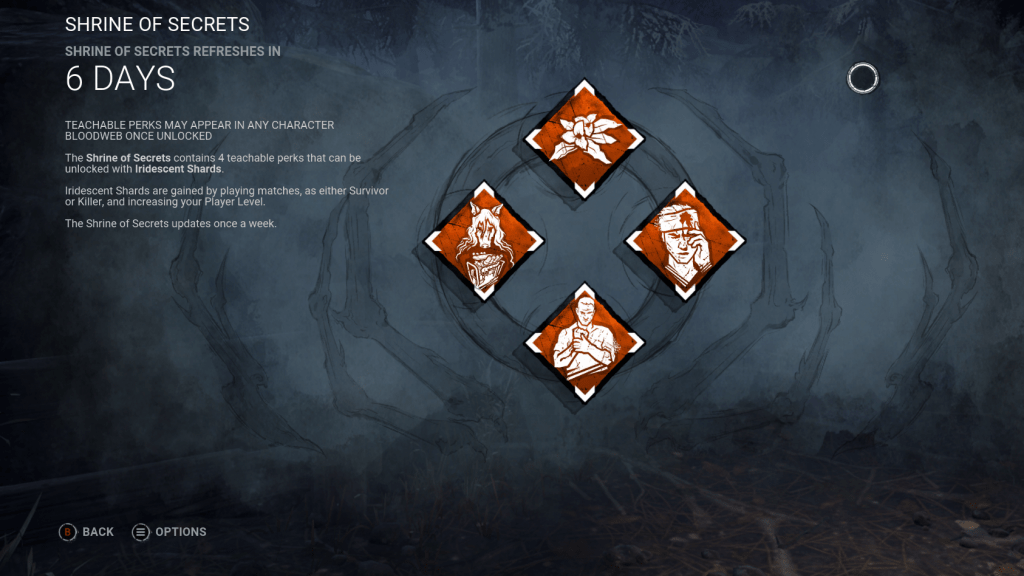Select the flower perk at the top of the shrine
The image size is (1024, 576).
point(584,139)
